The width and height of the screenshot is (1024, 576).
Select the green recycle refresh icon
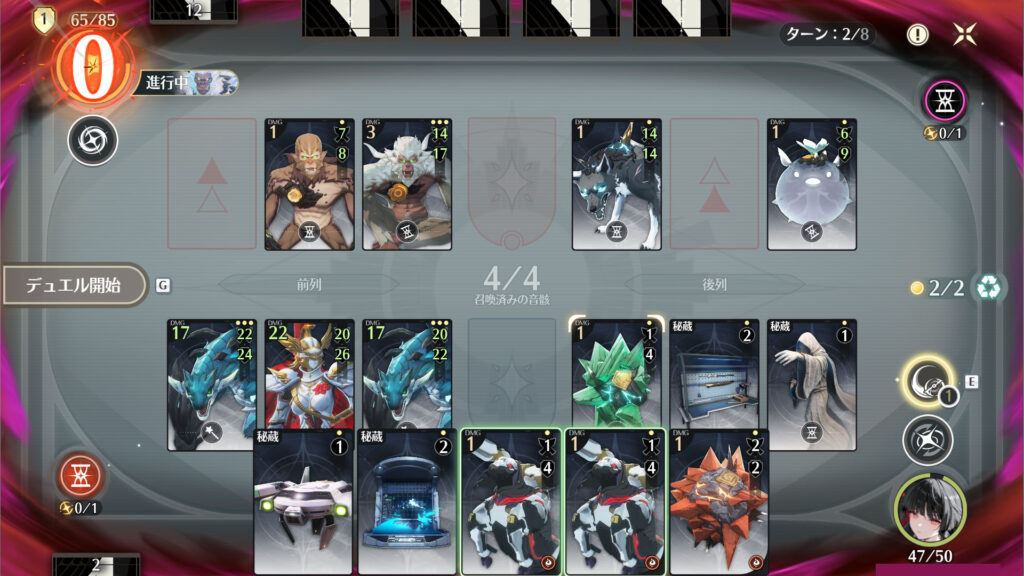[x=990, y=288]
